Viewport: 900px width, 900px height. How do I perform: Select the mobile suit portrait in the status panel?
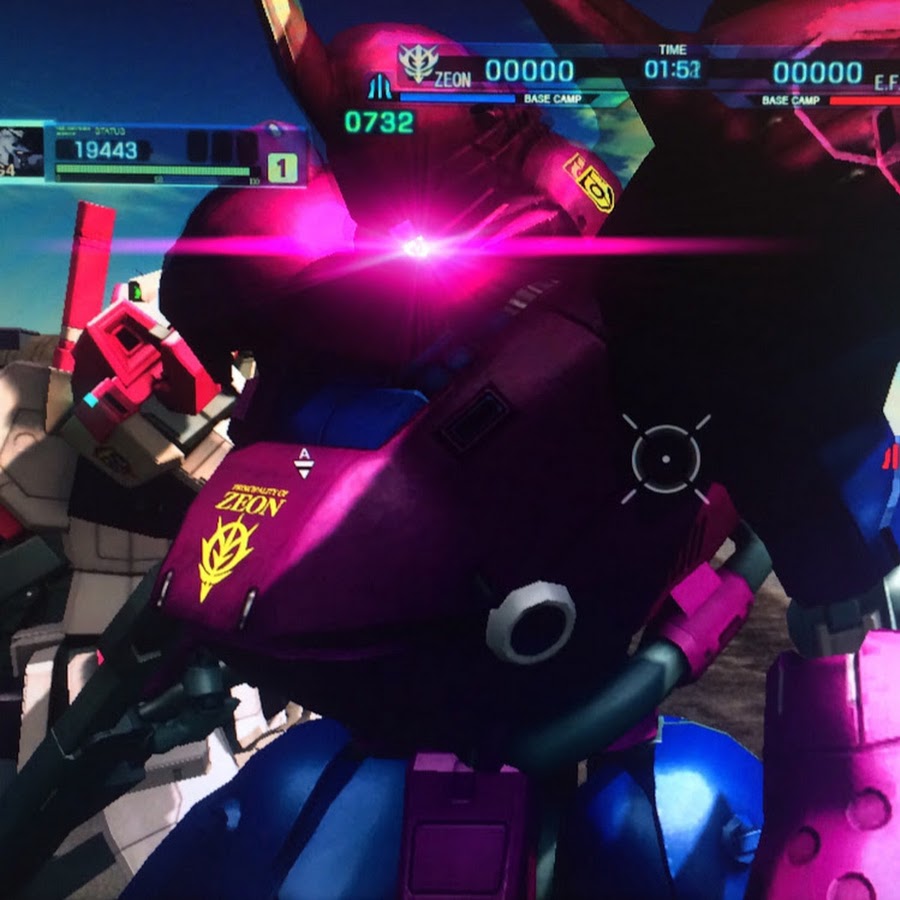(x=20, y=151)
